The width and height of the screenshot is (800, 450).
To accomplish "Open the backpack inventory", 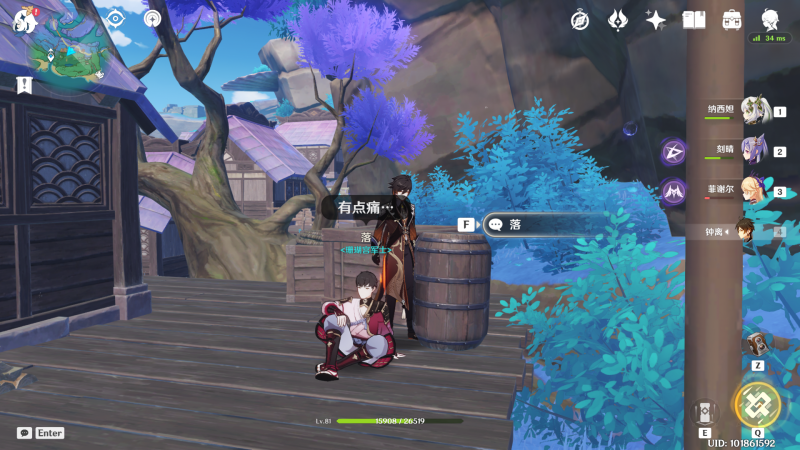I will (731, 20).
